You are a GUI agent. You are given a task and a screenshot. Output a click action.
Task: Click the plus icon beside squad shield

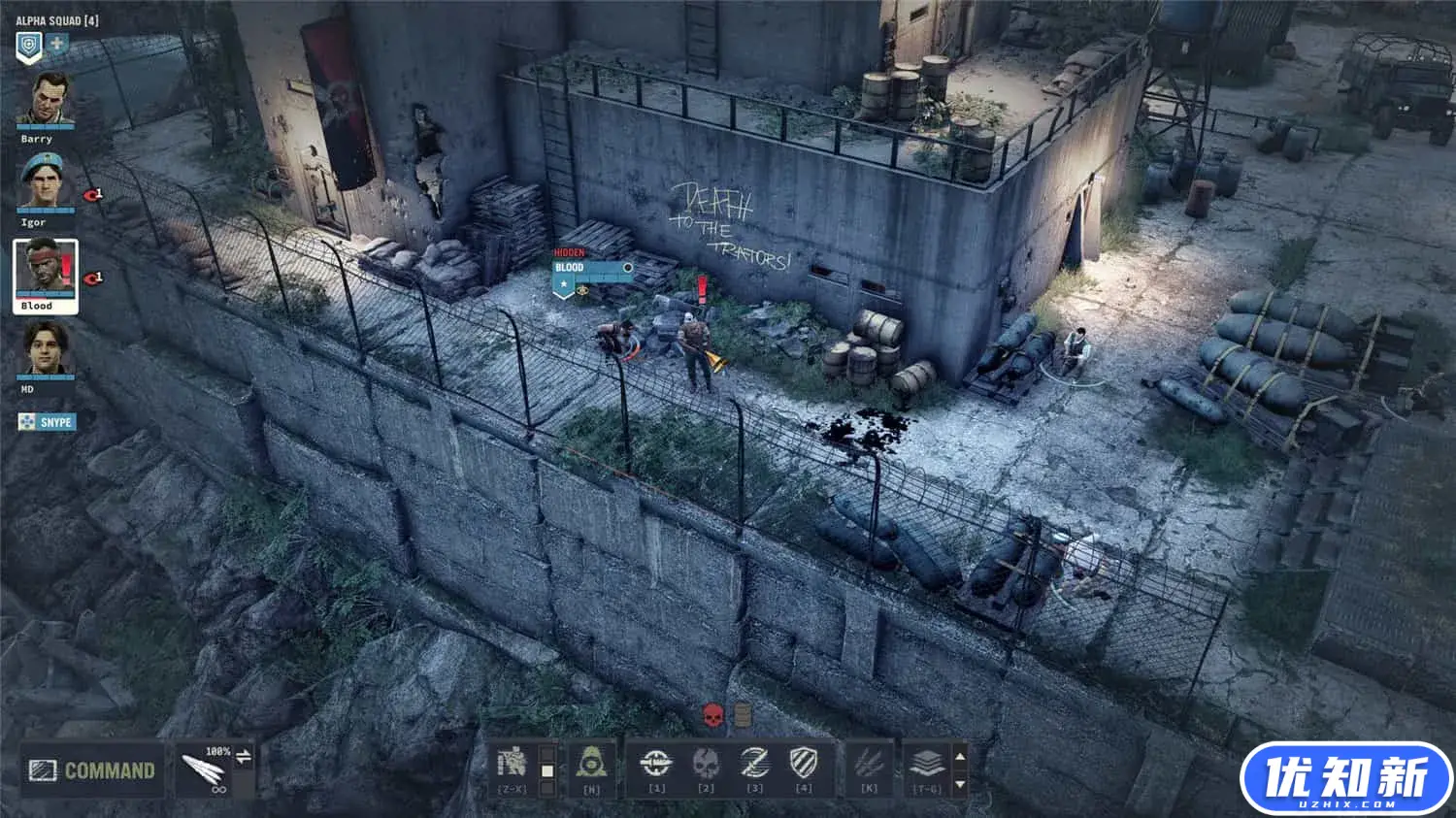(x=57, y=44)
